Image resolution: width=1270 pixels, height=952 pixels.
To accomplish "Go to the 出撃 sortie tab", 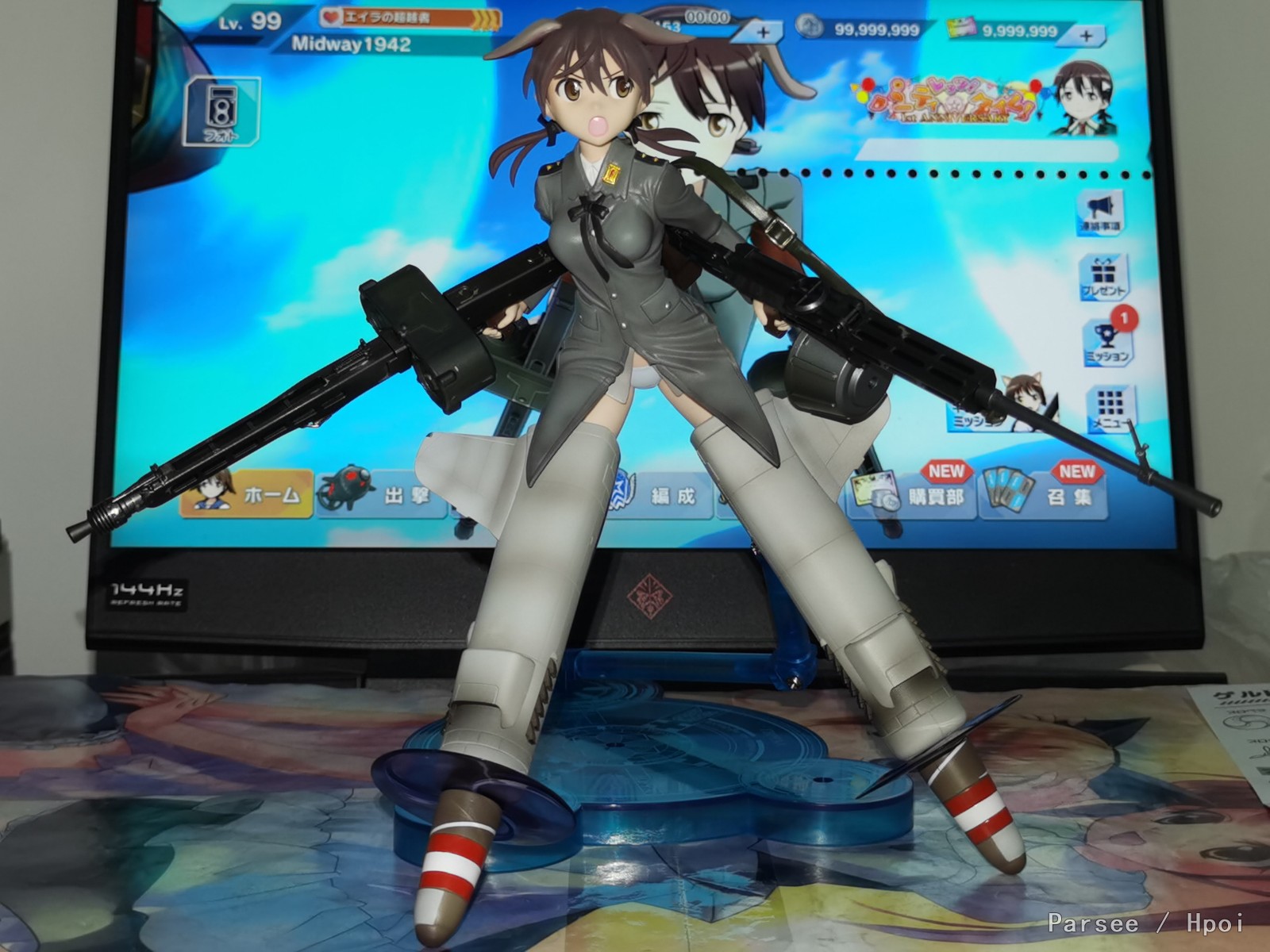I will pyautogui.click(x=381, y=495).
